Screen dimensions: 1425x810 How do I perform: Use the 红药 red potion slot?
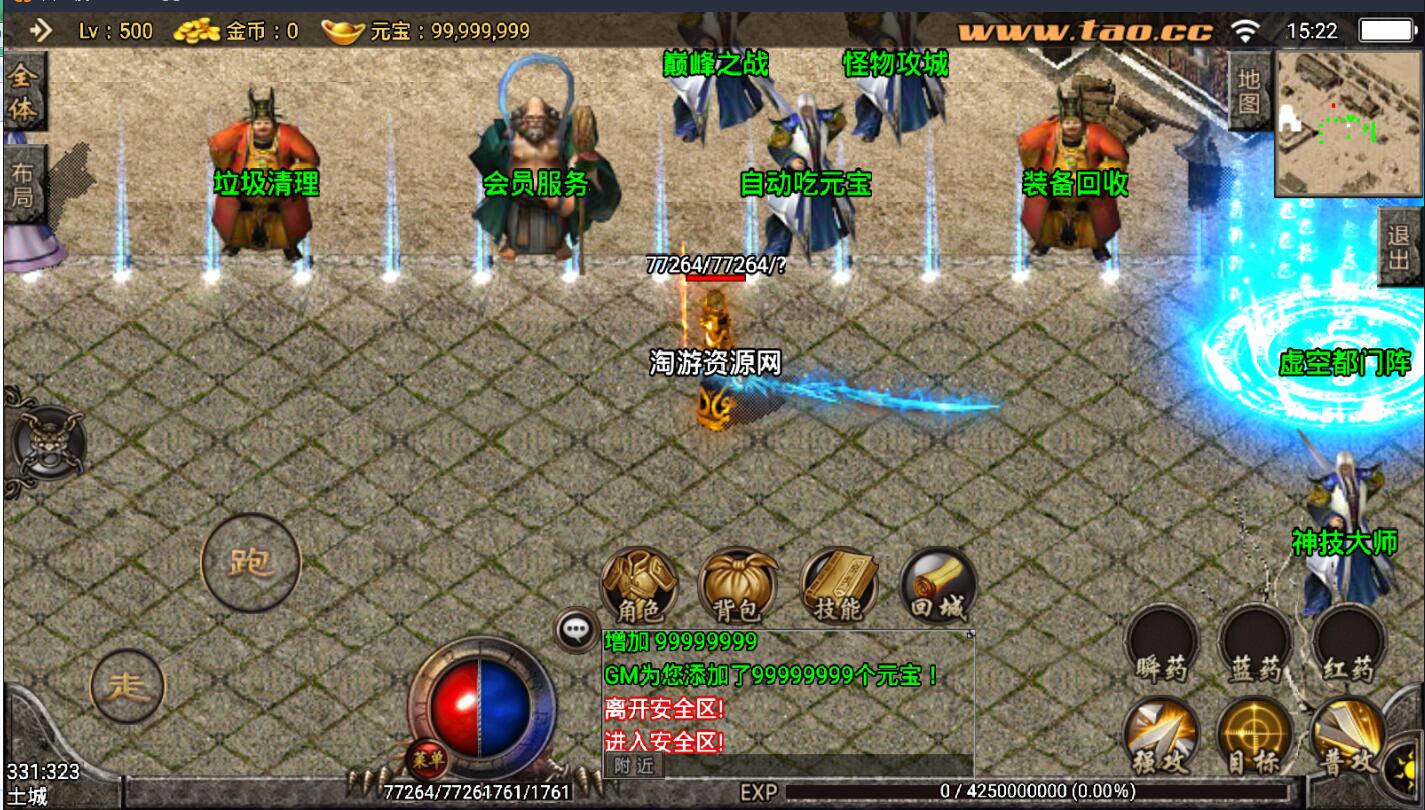tap(1348, 645)
